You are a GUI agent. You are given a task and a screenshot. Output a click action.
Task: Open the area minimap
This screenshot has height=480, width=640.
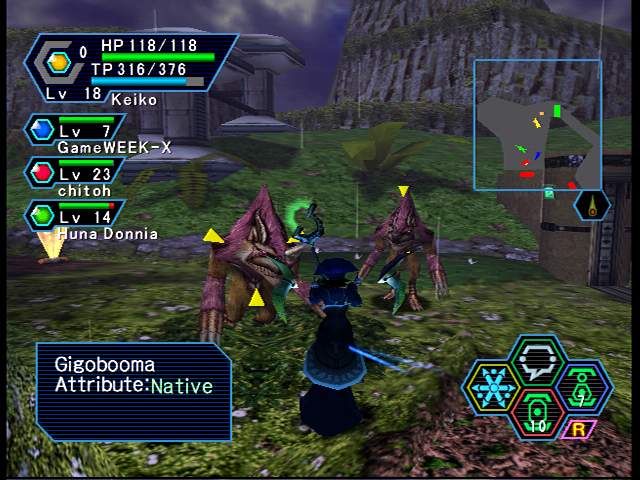[x=537, y=124]
